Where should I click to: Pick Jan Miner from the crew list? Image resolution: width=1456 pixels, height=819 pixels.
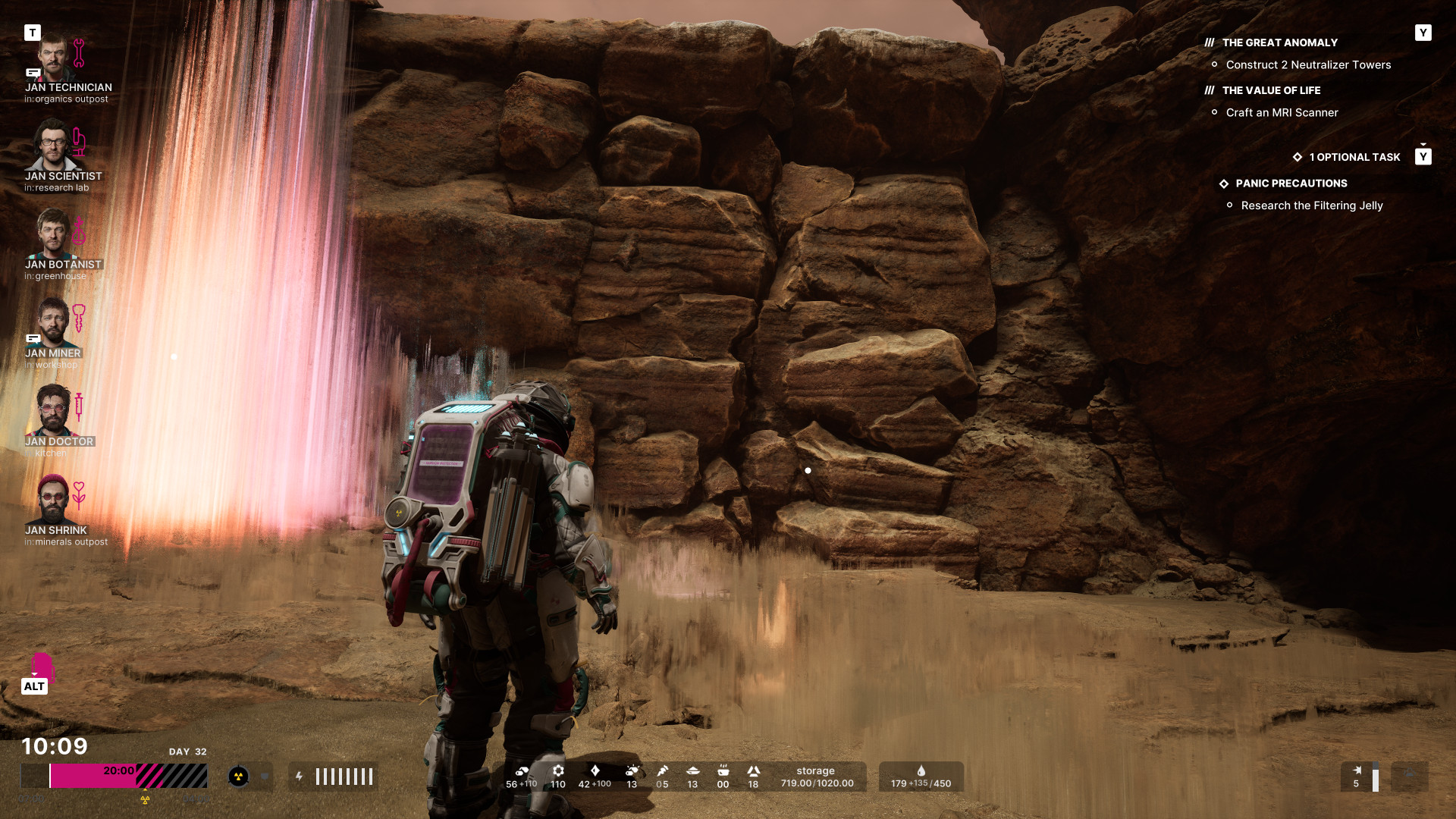tap(53, 322)
